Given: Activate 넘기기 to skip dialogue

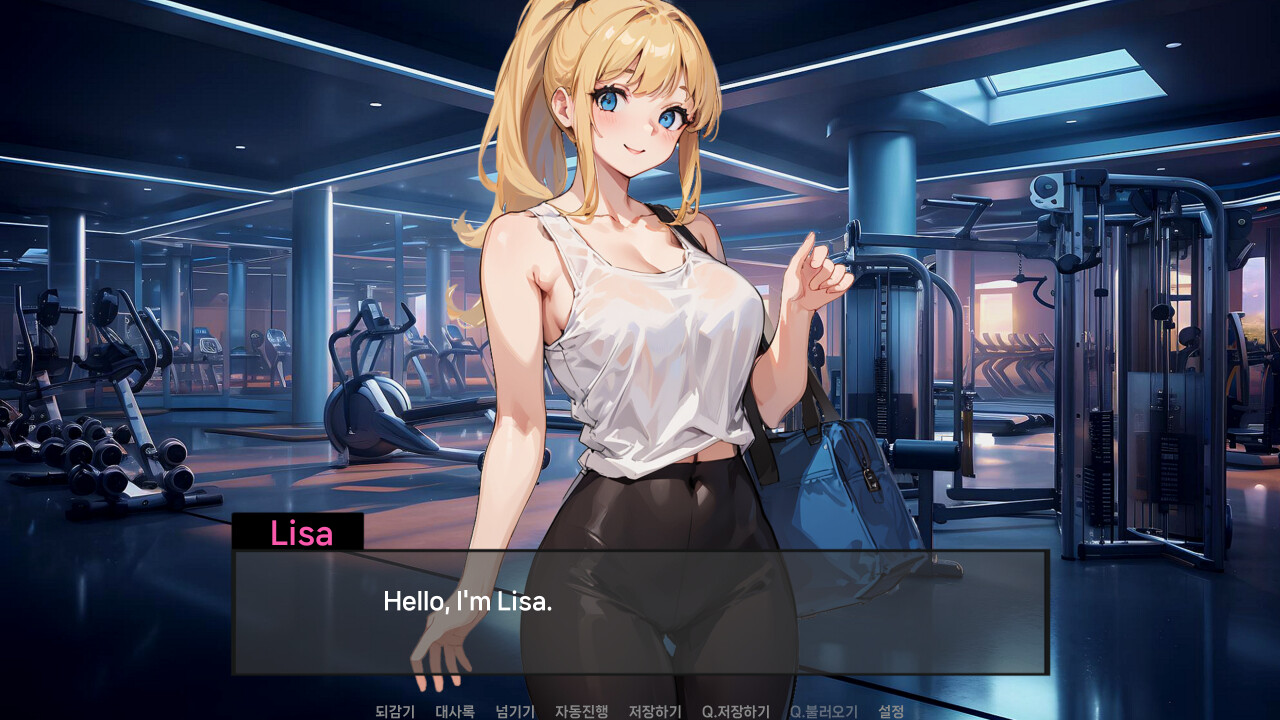Looking at the screenshot, I should tap(514, 712).
